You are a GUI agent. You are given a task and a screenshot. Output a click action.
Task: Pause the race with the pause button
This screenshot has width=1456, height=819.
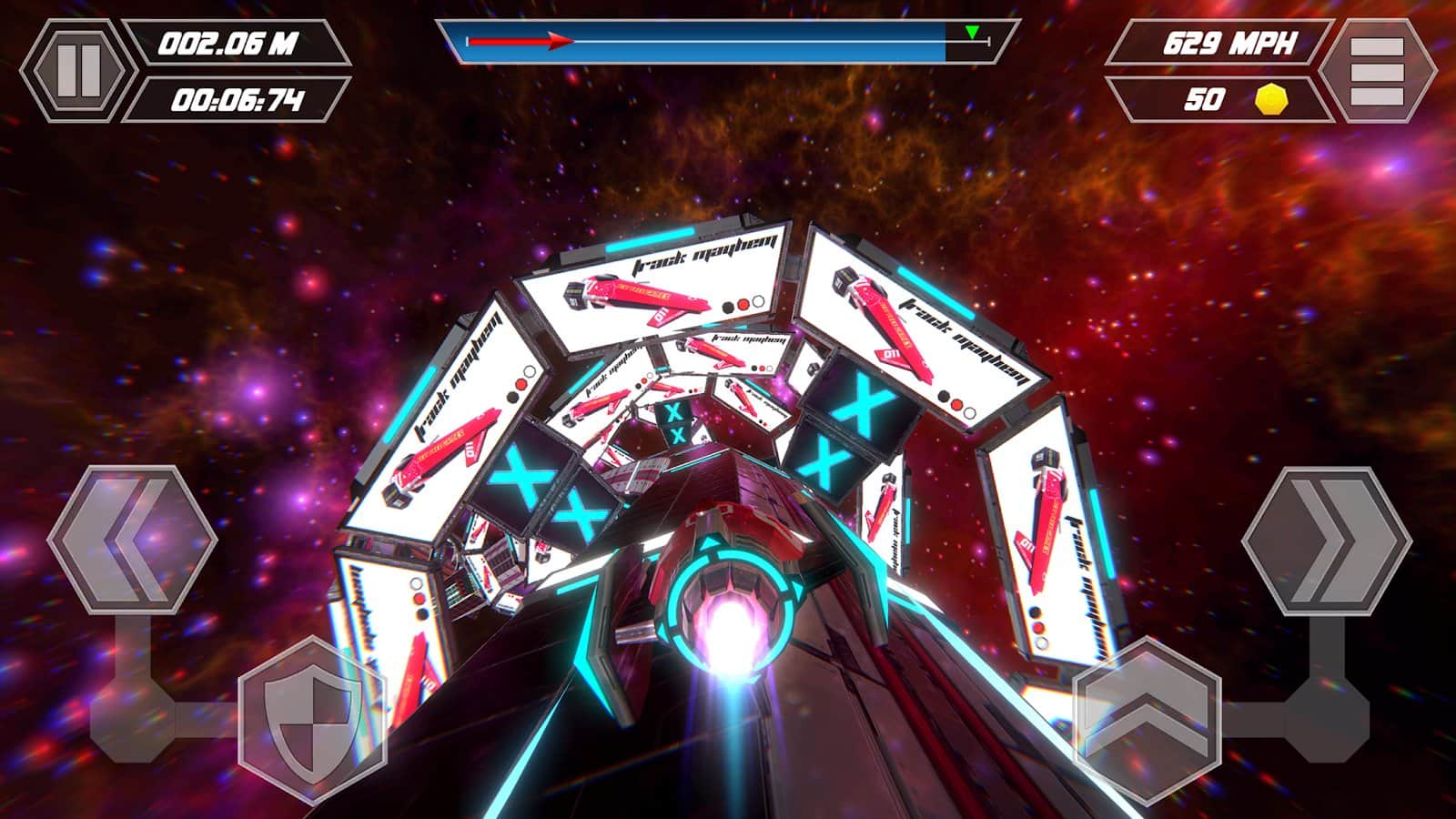[77, 70]
